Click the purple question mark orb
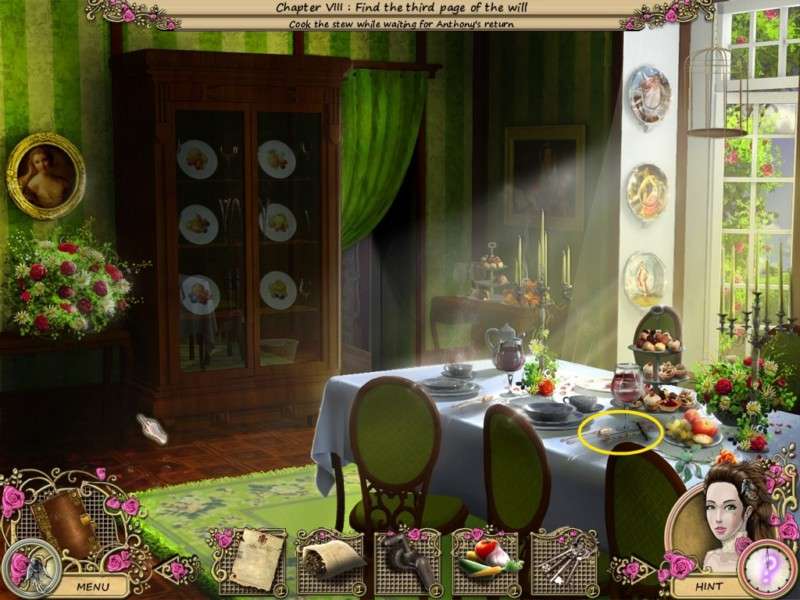The width and height of the screenshot is (800, 600). (768, 569)
